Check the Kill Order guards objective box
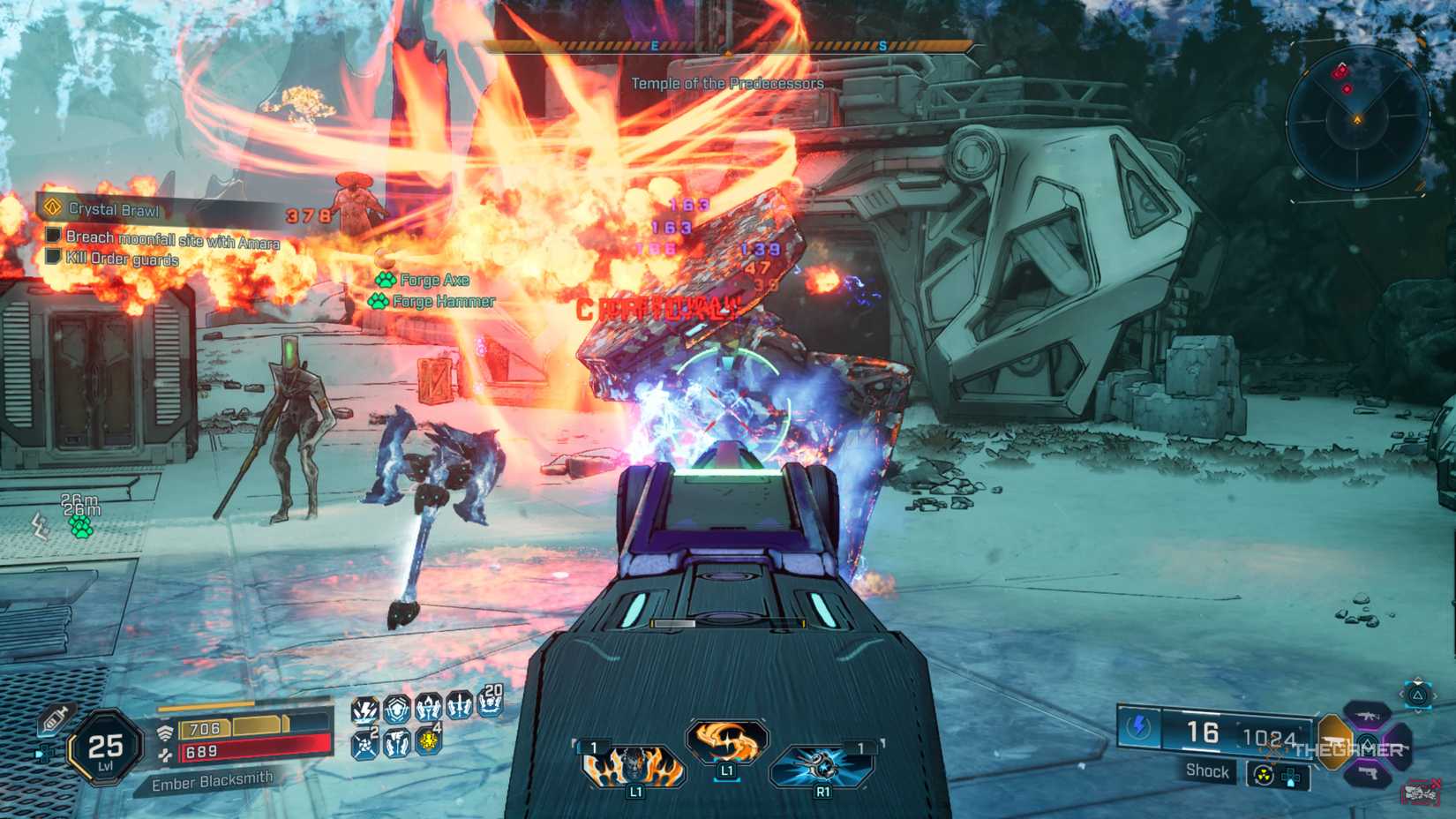The height and width of the screenshot is (819, 1456). click(x=55, y=258)
